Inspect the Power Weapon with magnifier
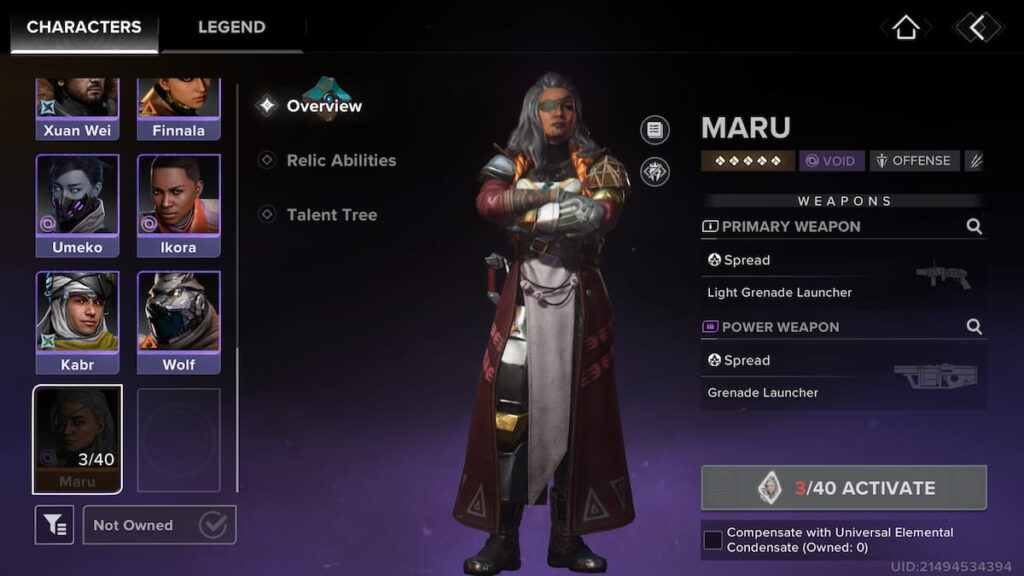1024x576 pixels. coord(974,327)
